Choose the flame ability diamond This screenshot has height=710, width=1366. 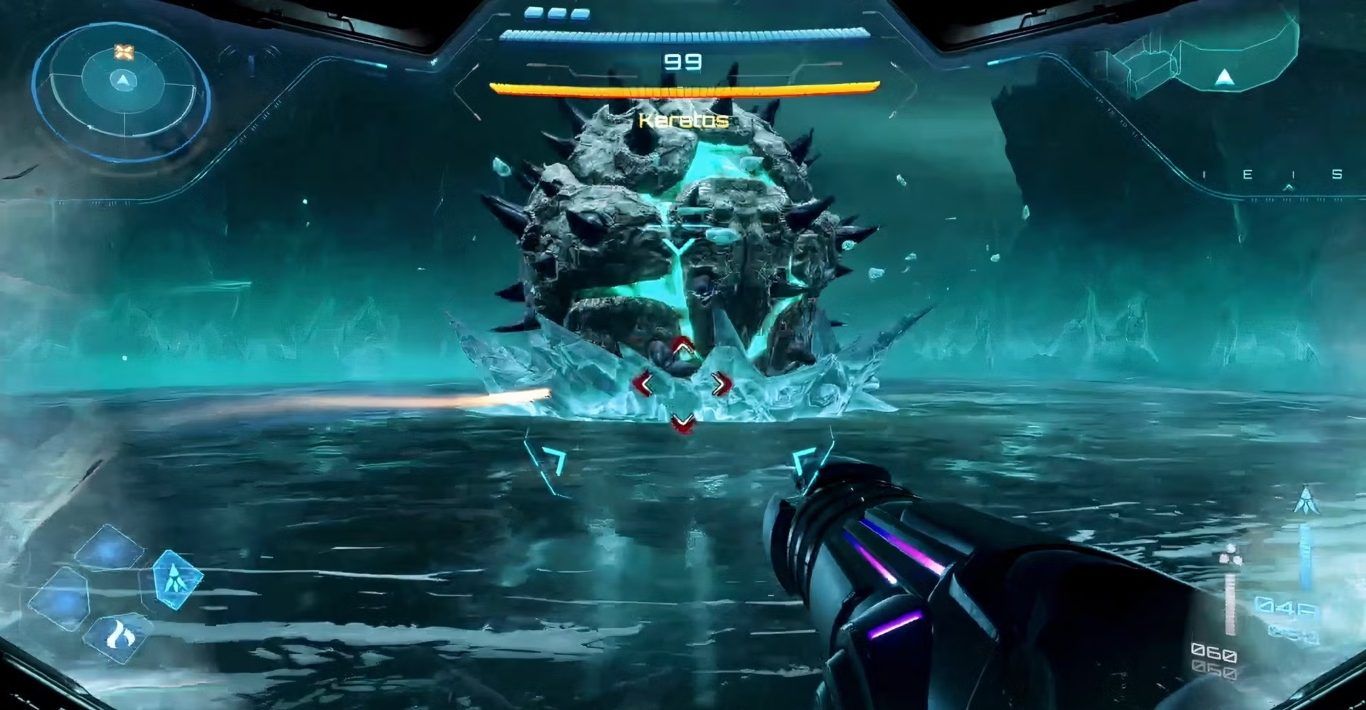point(118,636)
